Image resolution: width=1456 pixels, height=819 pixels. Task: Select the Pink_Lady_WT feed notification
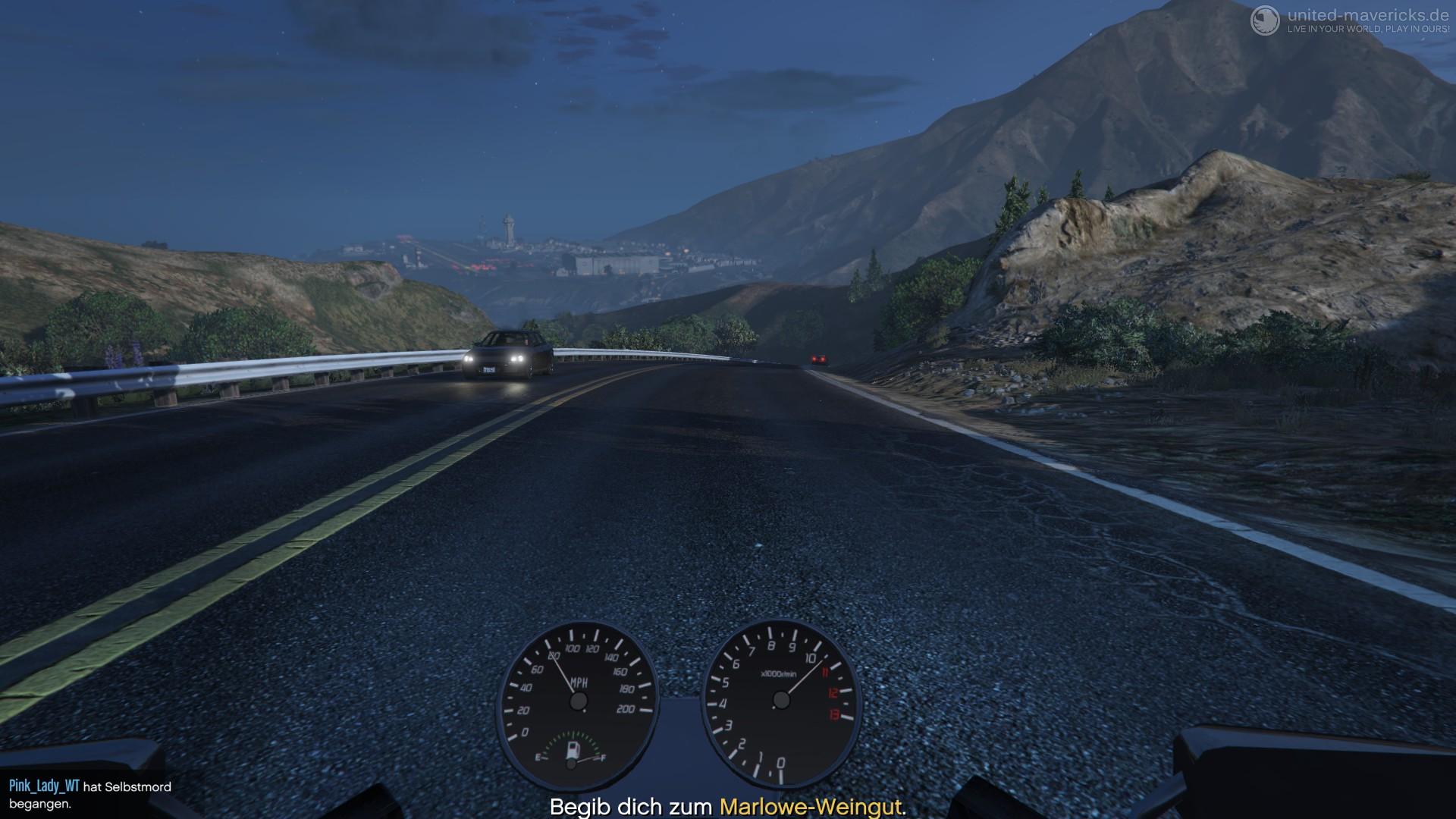point(89,795)
